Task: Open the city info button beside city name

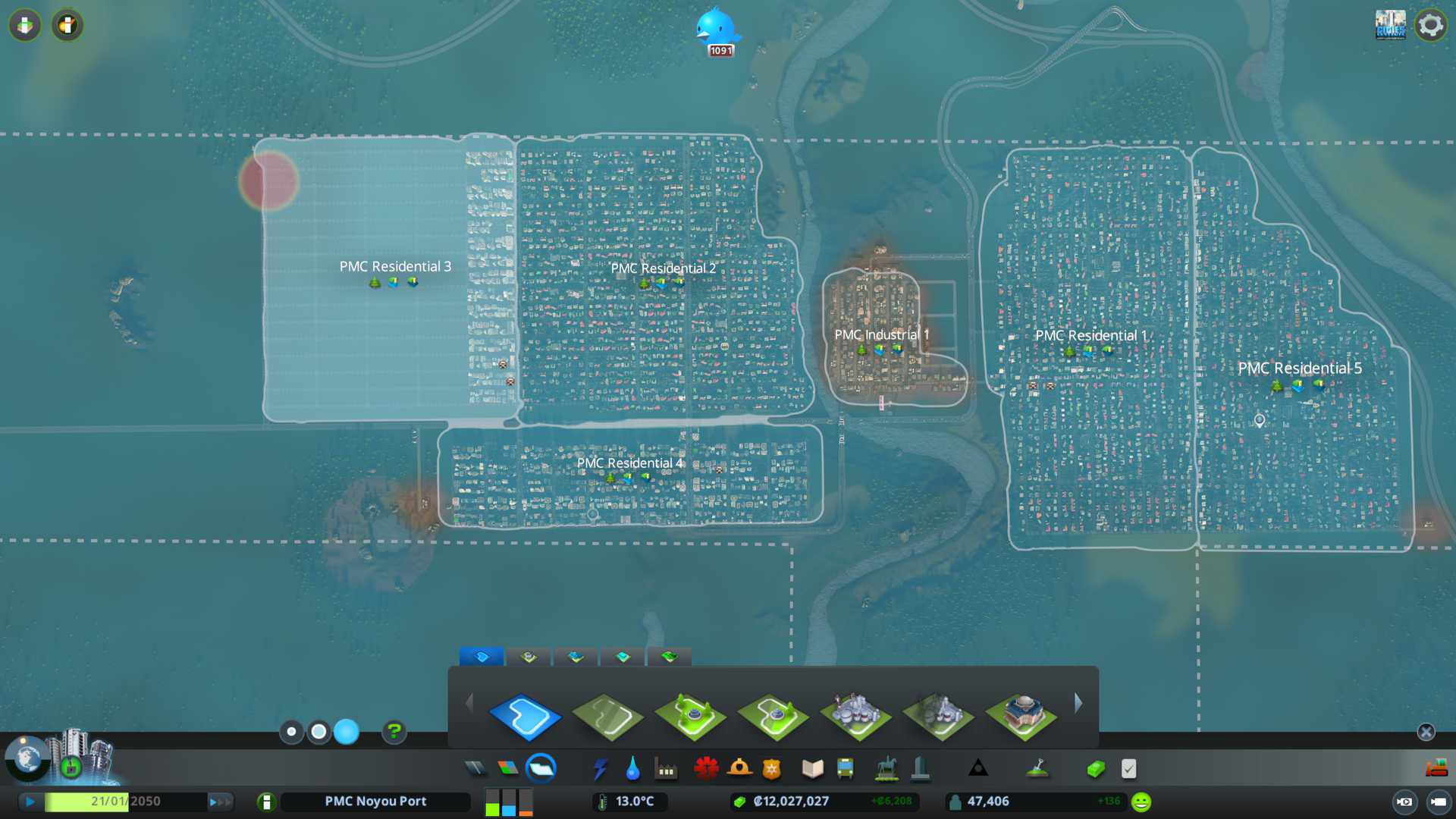Action: (266, 802)
